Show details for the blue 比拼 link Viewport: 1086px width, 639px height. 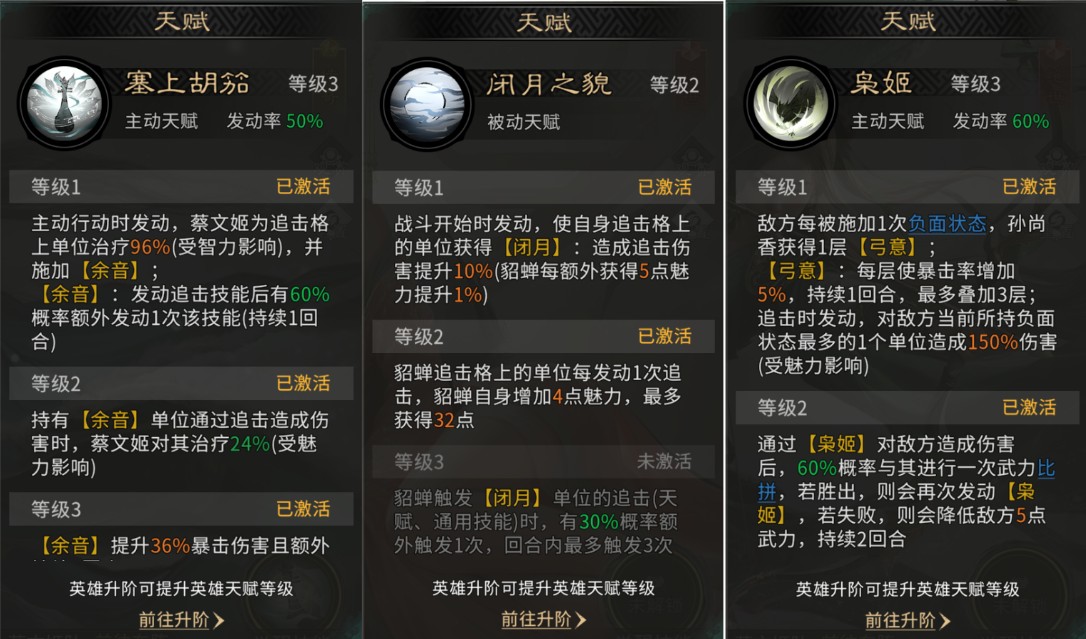[1046, 467]
